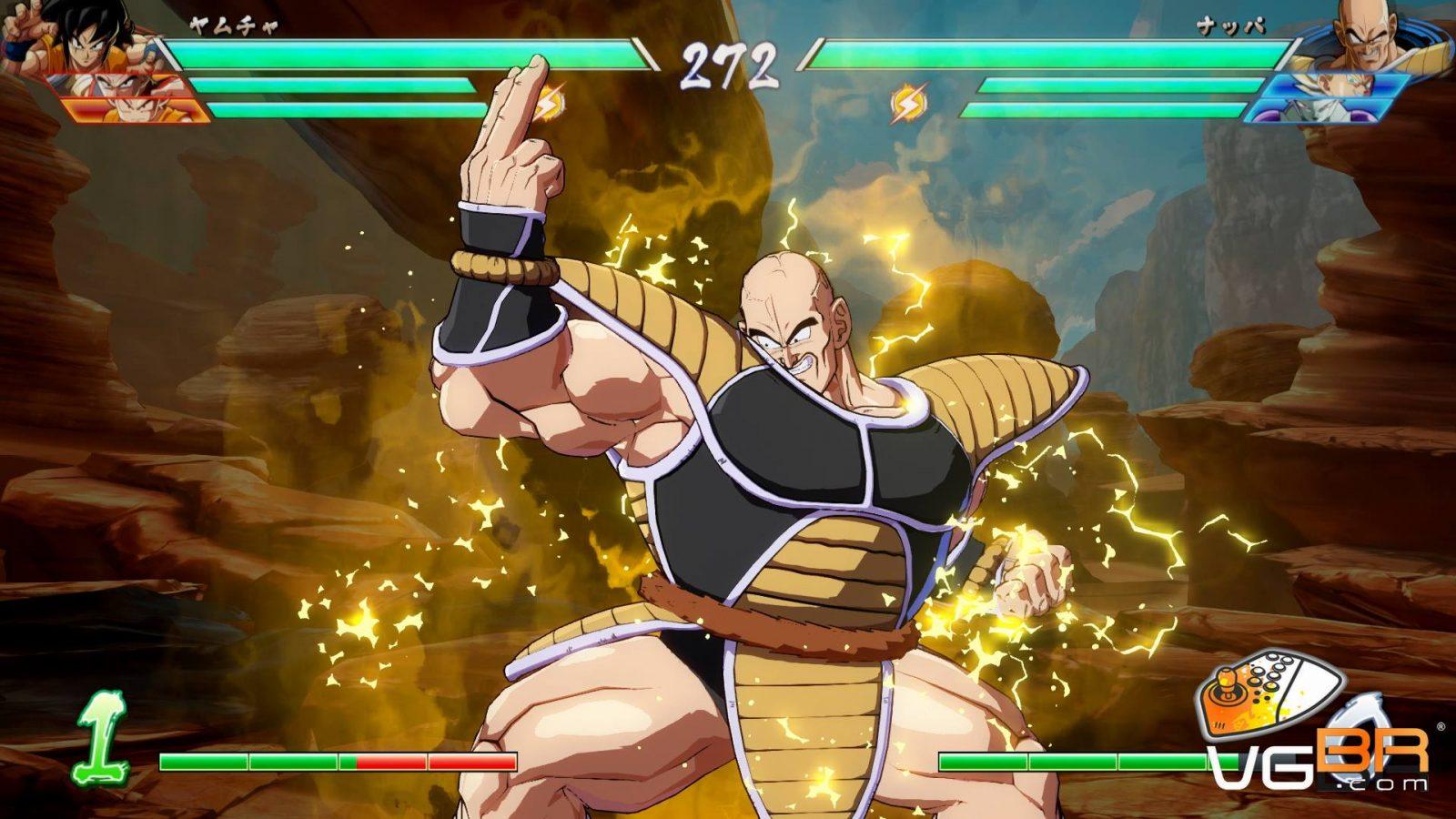Click Nappa's team Sparking lightning icon
Viewport: 1456px width, 819px height.
907,104
